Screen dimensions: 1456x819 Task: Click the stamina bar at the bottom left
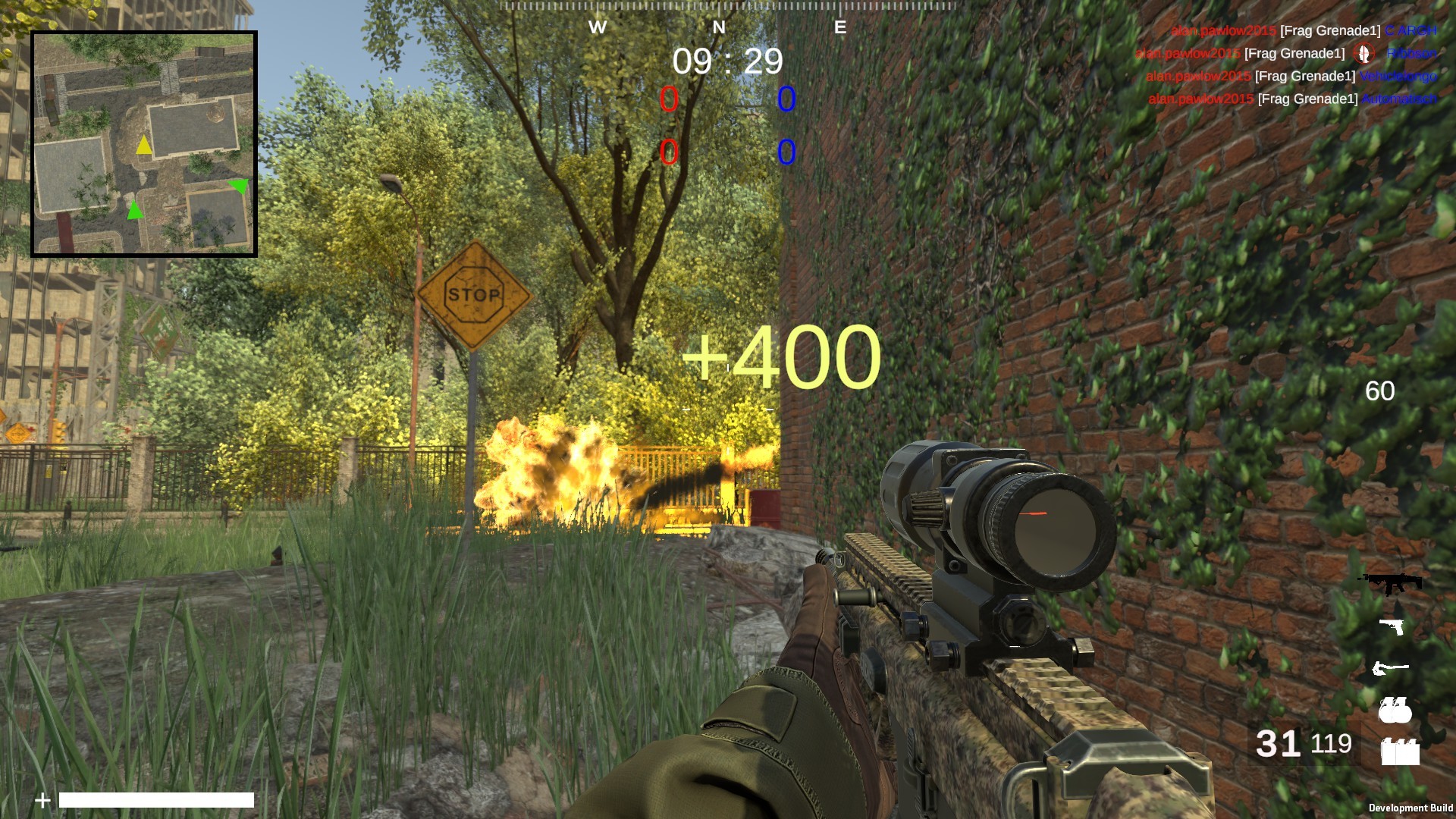155,800
